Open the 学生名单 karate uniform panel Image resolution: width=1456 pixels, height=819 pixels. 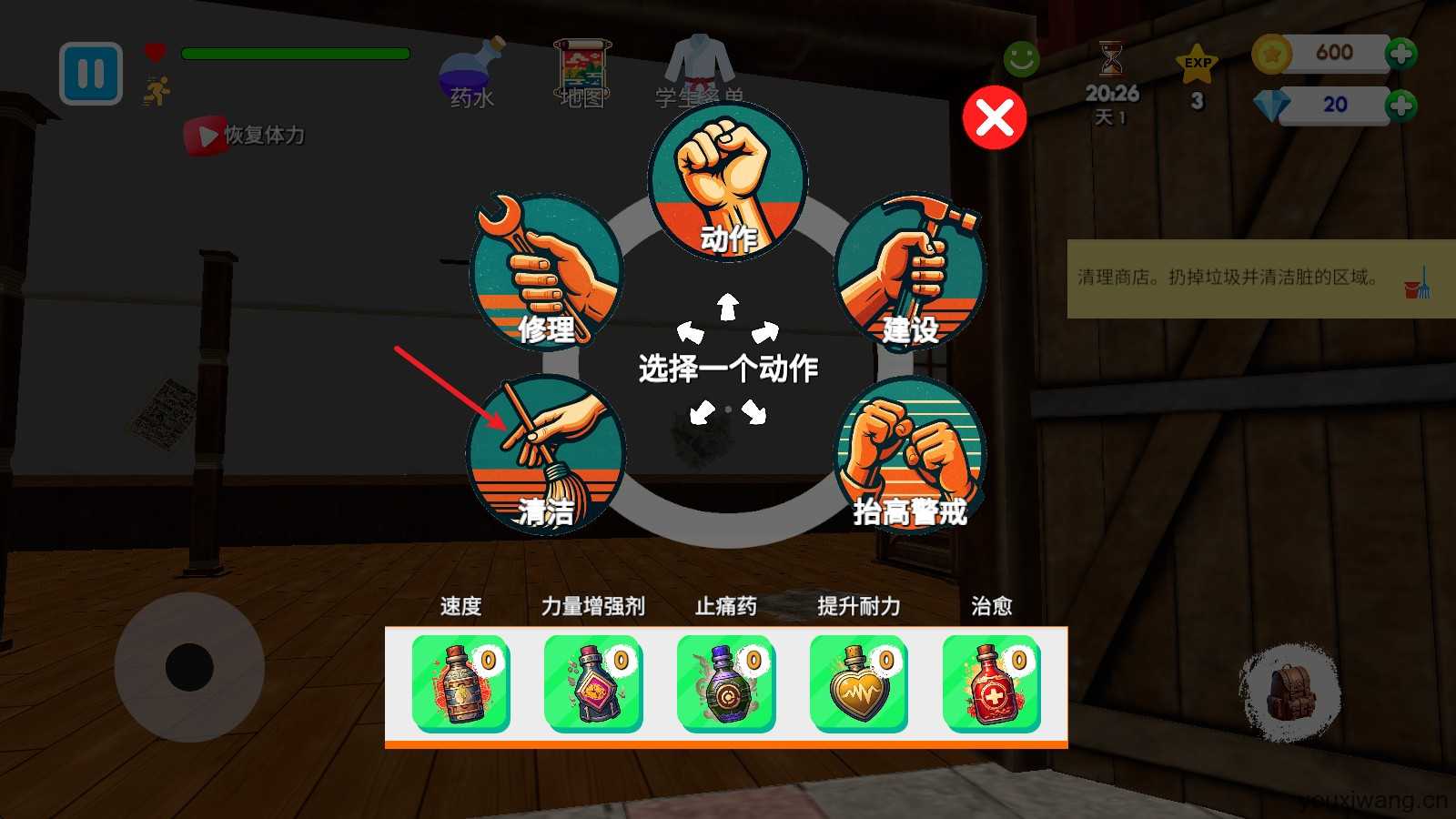point(696,64)
